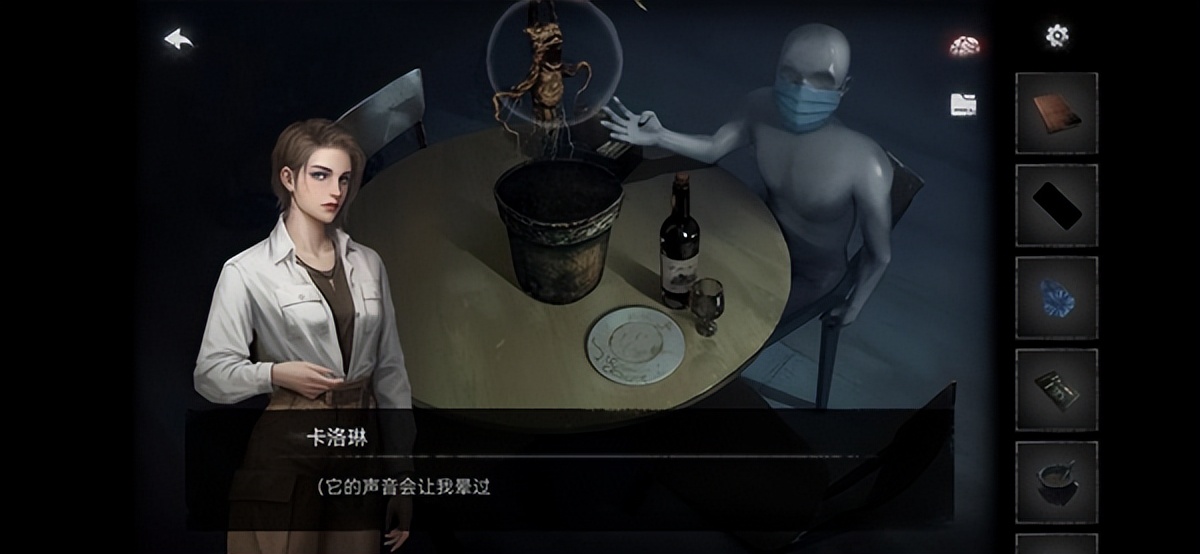1200x554 pixels.
Task: Select the blue flower item slot
Action: pos(1056,297)
